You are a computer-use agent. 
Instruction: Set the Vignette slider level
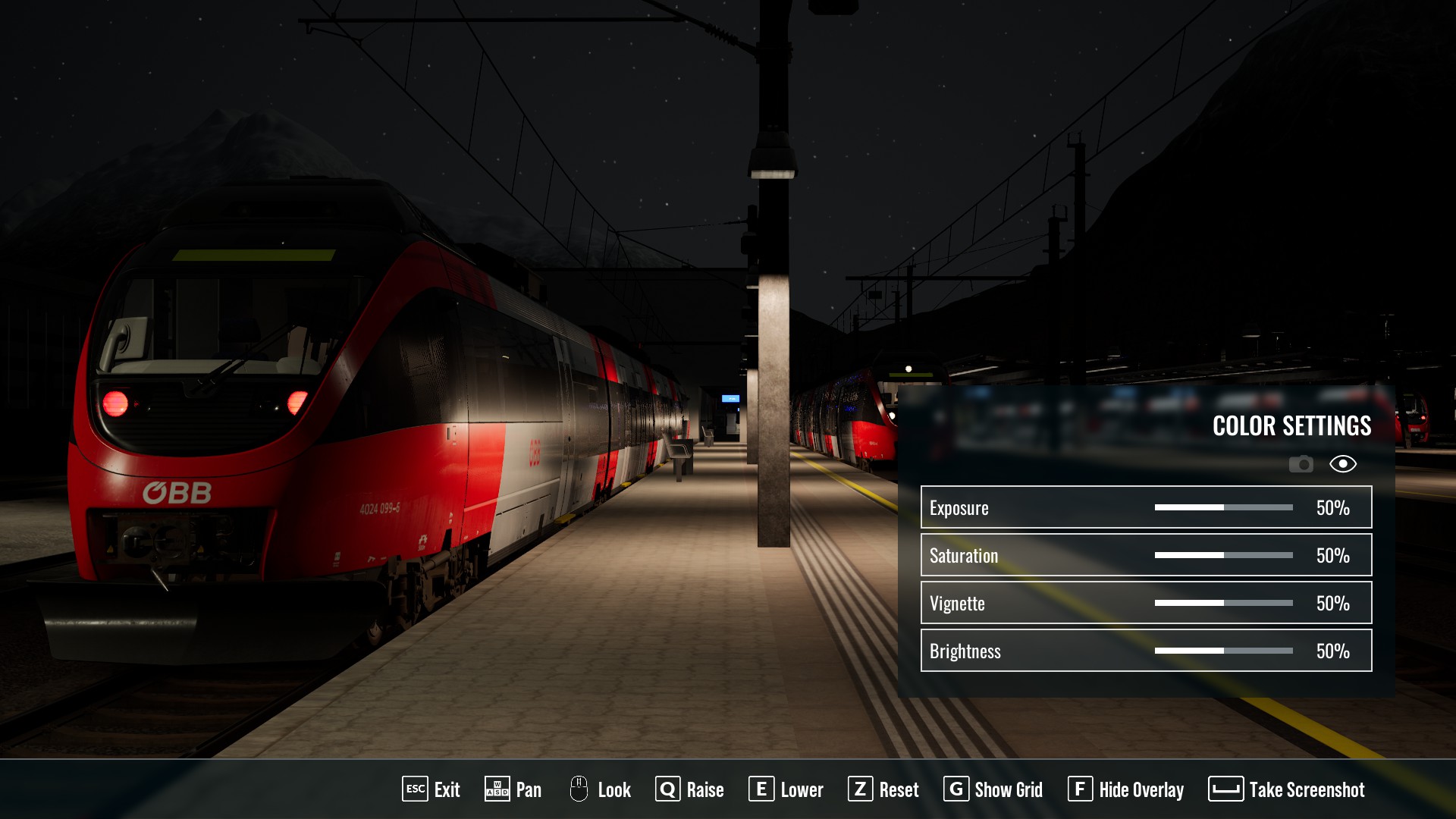(x=1223, y=603)
